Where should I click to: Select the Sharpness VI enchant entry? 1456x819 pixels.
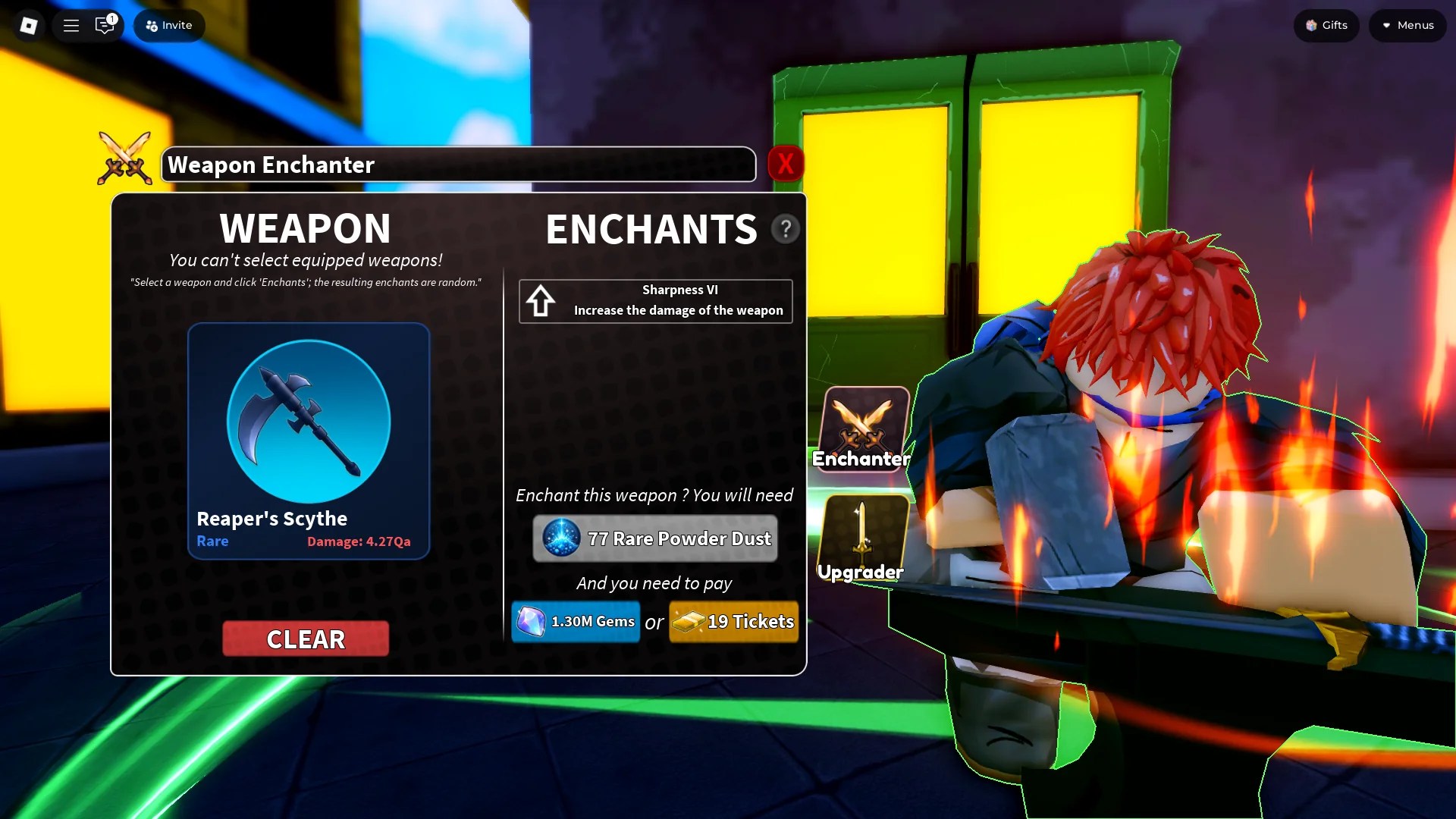pos(655,300)
